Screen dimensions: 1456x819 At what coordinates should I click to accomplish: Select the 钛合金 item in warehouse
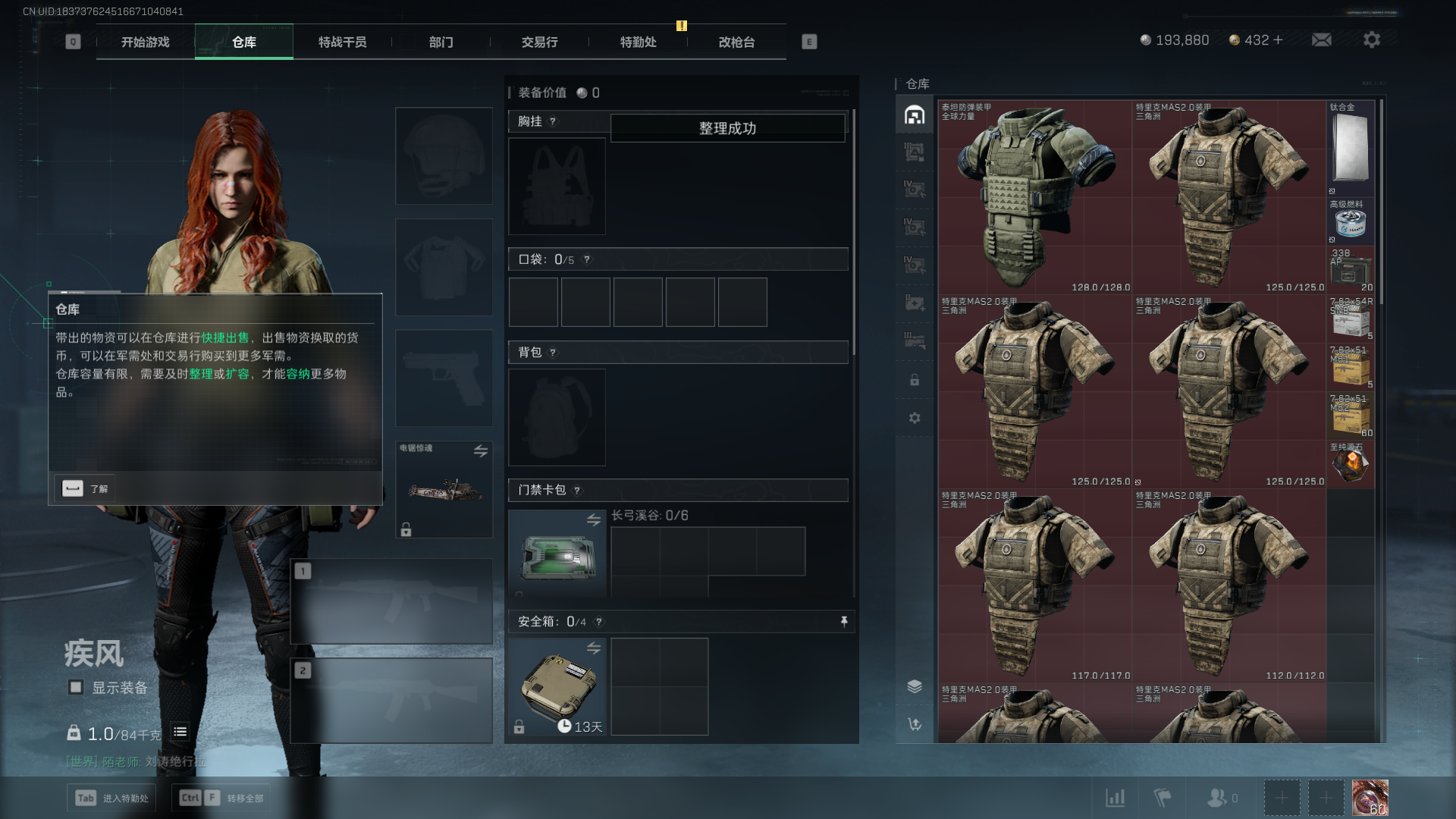point(1351,148)
